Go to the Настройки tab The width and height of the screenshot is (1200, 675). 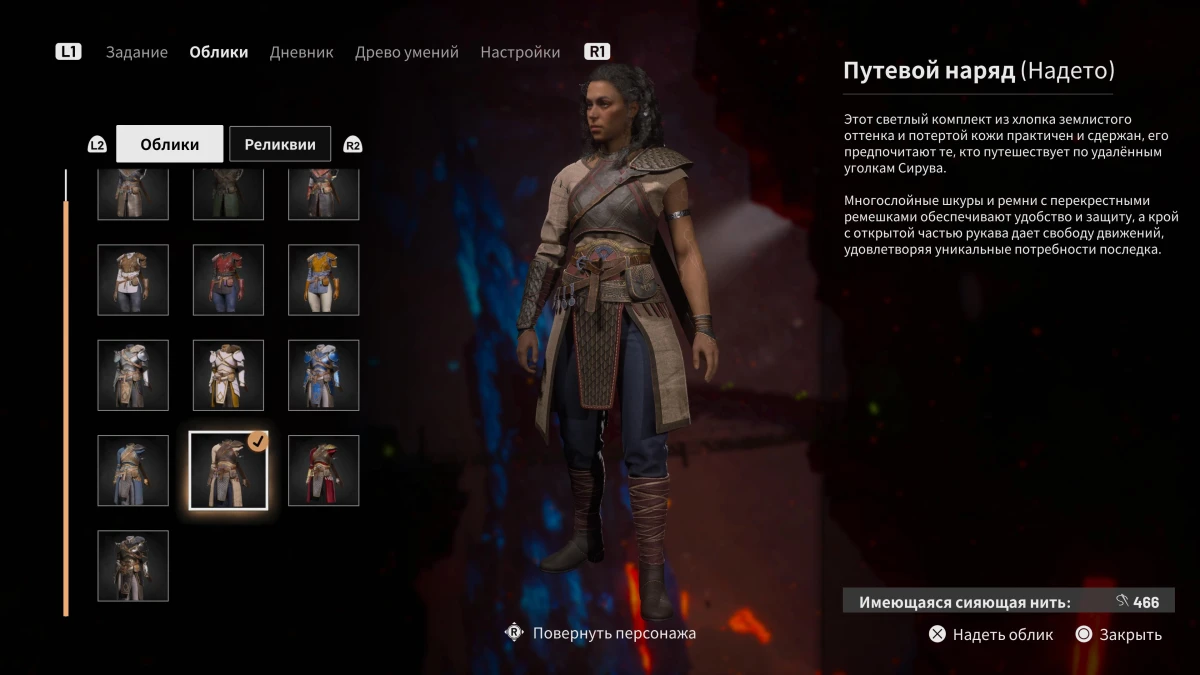click(520, 52)
